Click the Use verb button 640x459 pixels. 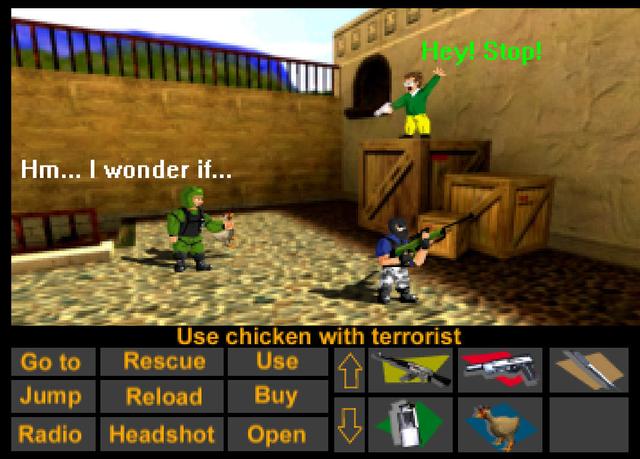coord(277,362)
